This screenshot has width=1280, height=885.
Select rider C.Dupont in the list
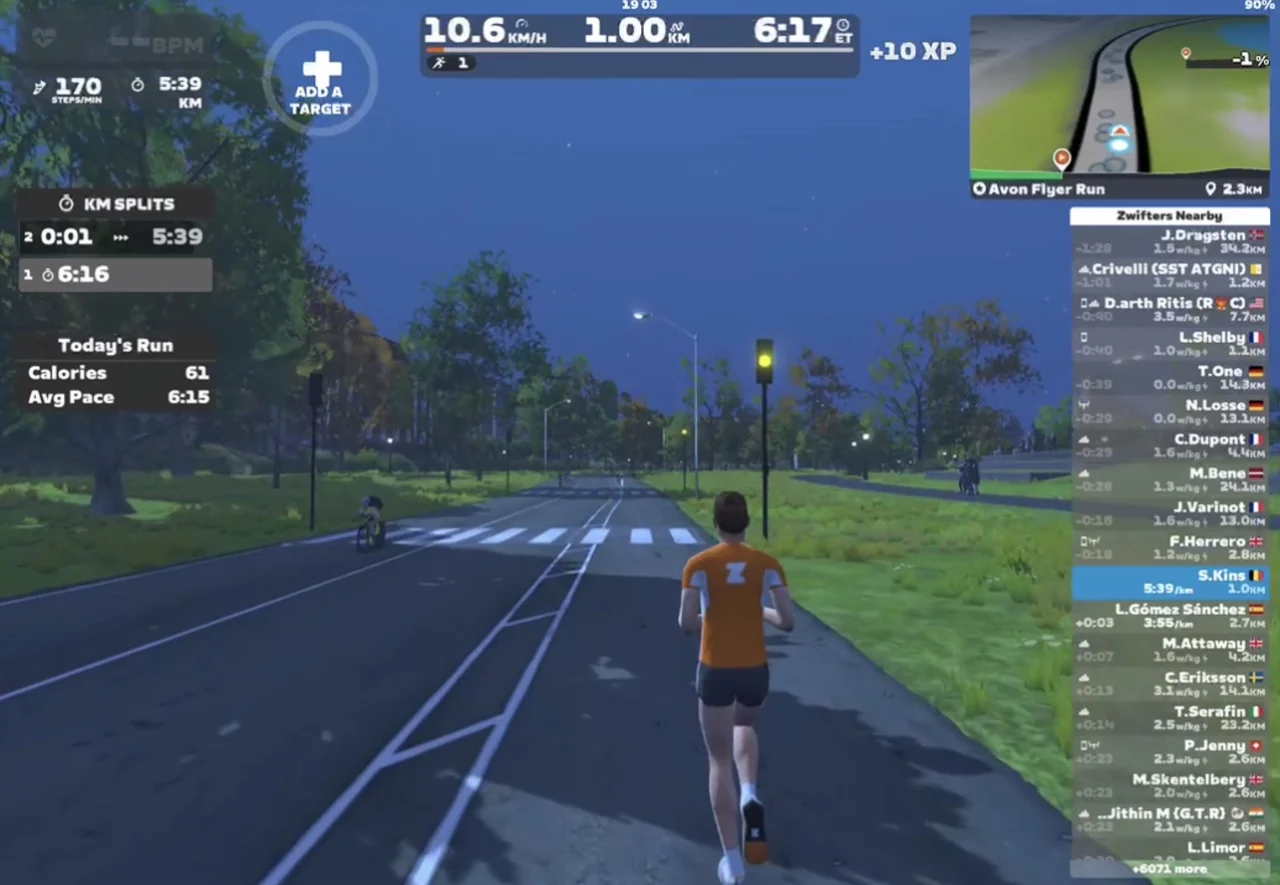pyautogui.click(x=1169, y=446)
